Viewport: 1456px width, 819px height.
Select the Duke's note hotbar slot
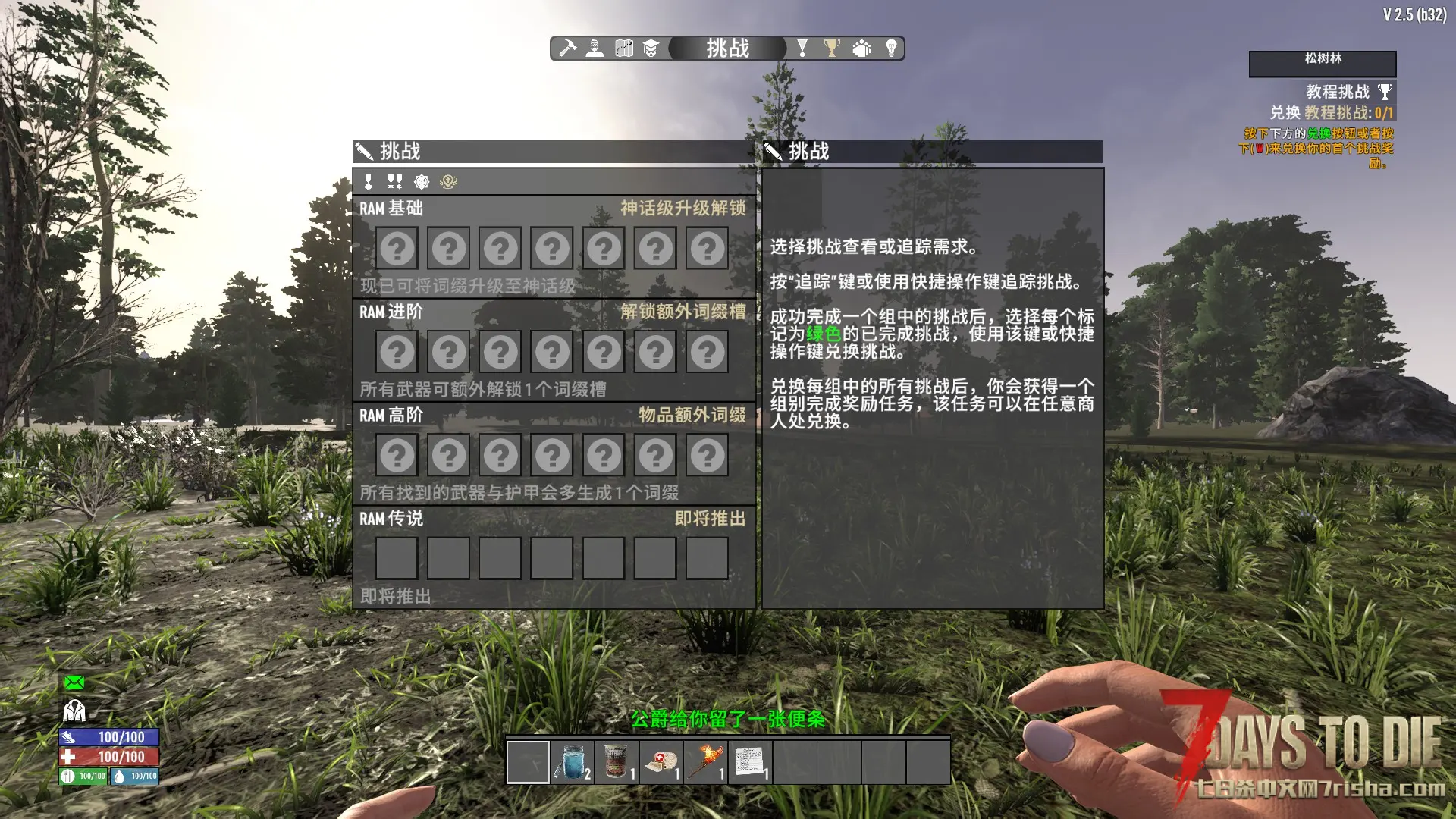[750, 761]
